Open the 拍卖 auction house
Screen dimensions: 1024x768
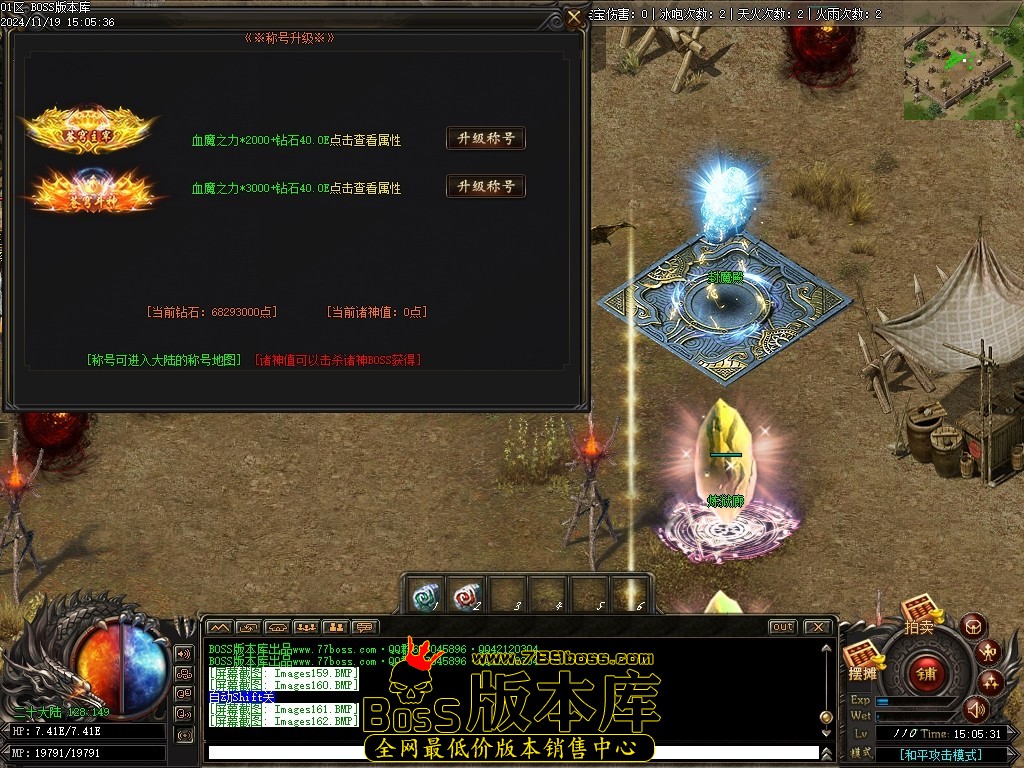pyautogui.click(x=919, y=612)
